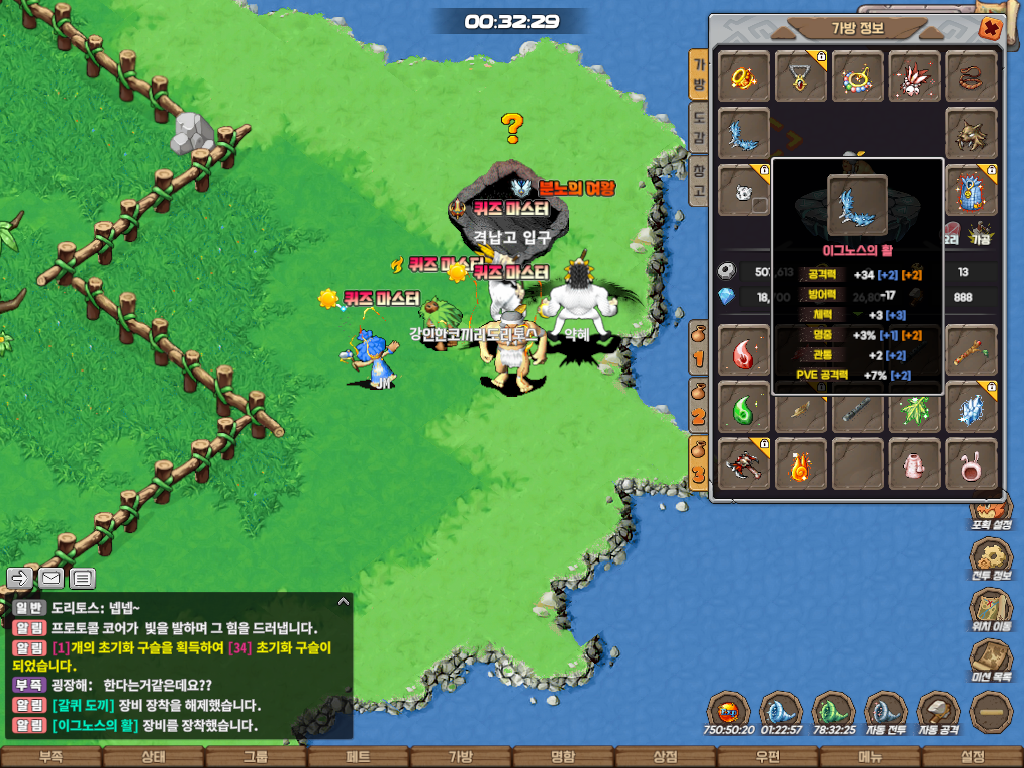Select the gold ring equipment slot

(744, 76)
